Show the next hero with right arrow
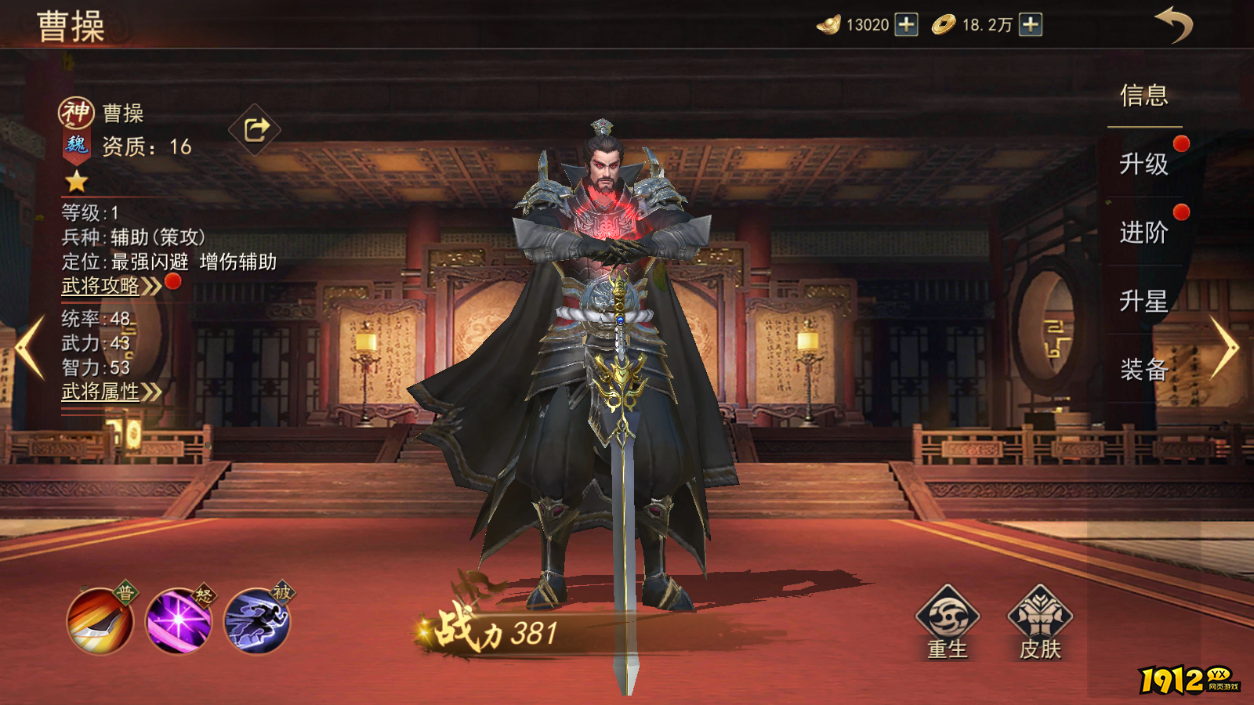This screenshot has height=705, width=1254. (1225, 347)
